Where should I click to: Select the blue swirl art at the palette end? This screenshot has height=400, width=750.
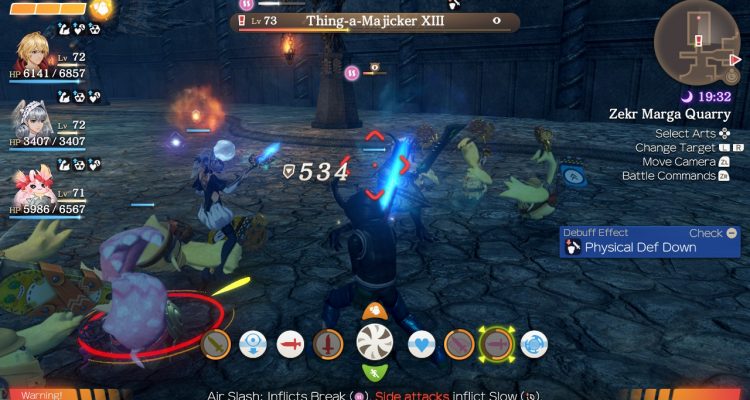(x=533, y=344)
